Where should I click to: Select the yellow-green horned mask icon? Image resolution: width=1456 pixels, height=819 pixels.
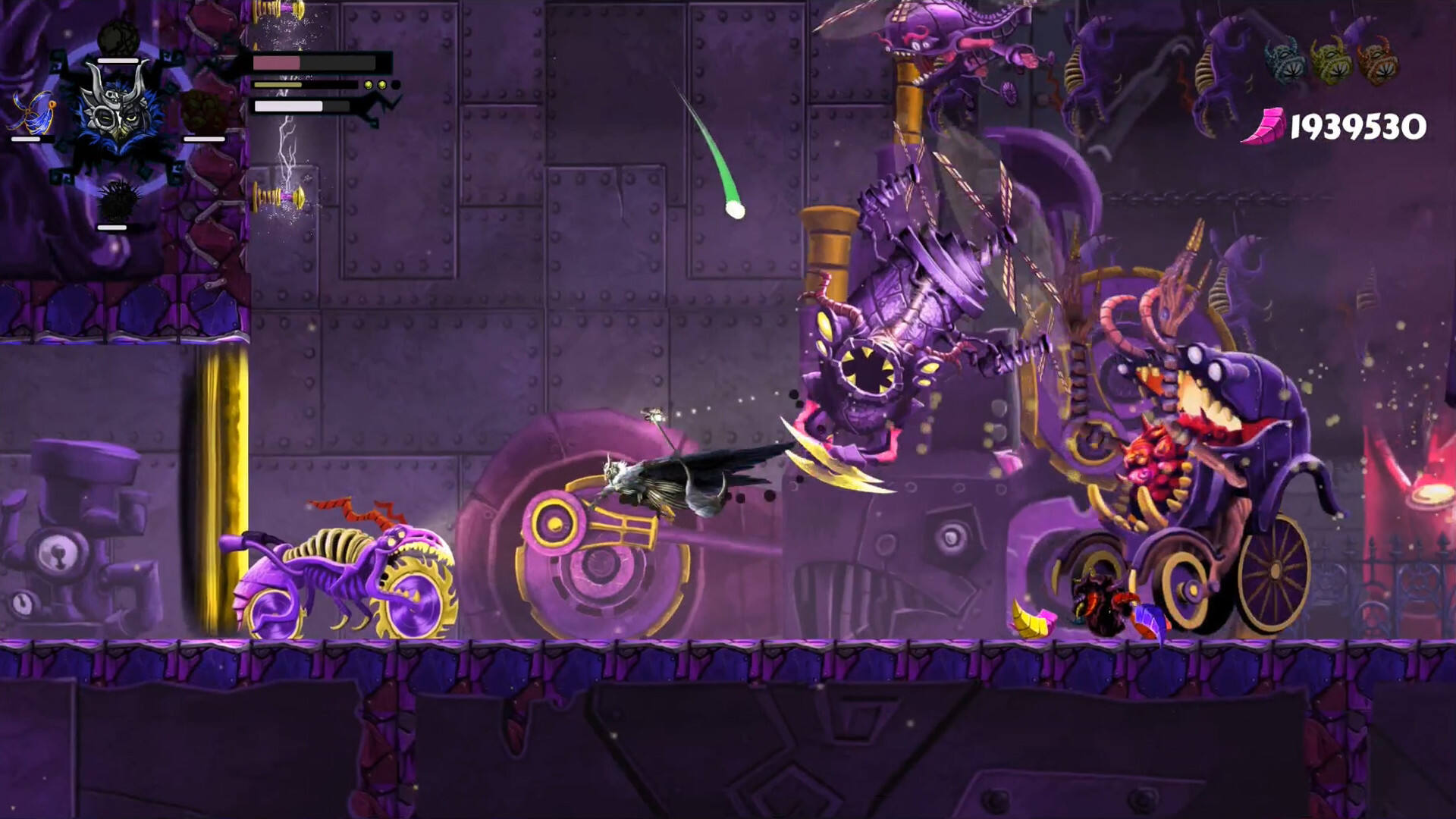[x=1332, y=60]
